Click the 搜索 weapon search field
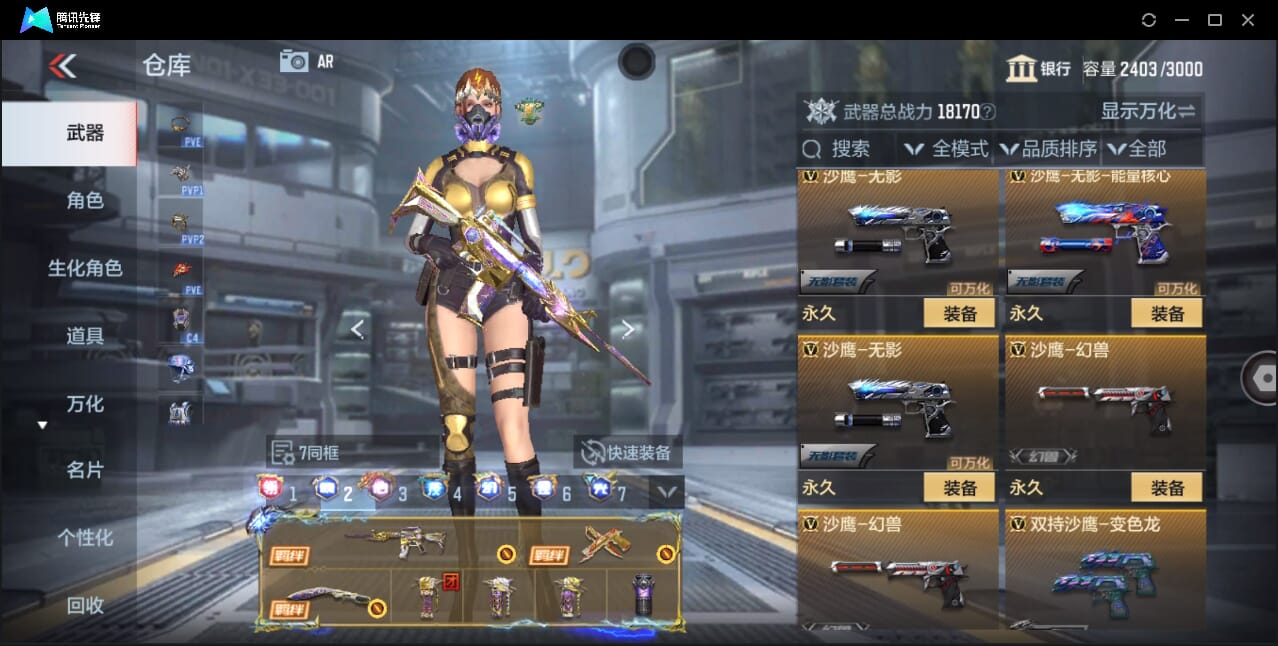 point(848,149)
